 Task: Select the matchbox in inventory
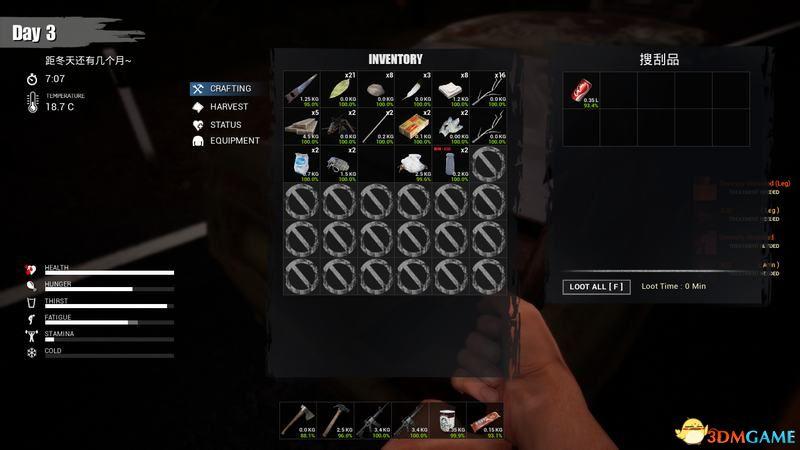[413, 127]
